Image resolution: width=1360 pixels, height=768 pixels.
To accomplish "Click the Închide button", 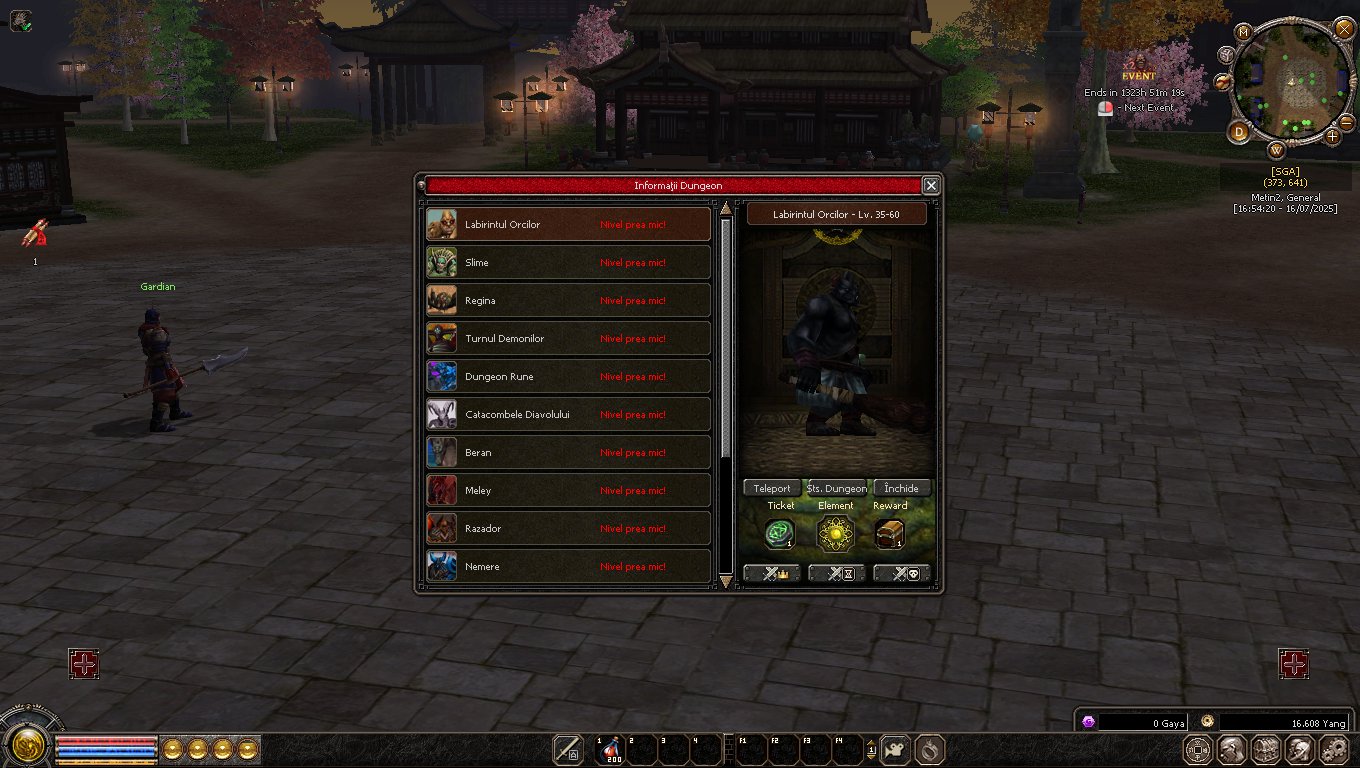I will coord(901,488).
